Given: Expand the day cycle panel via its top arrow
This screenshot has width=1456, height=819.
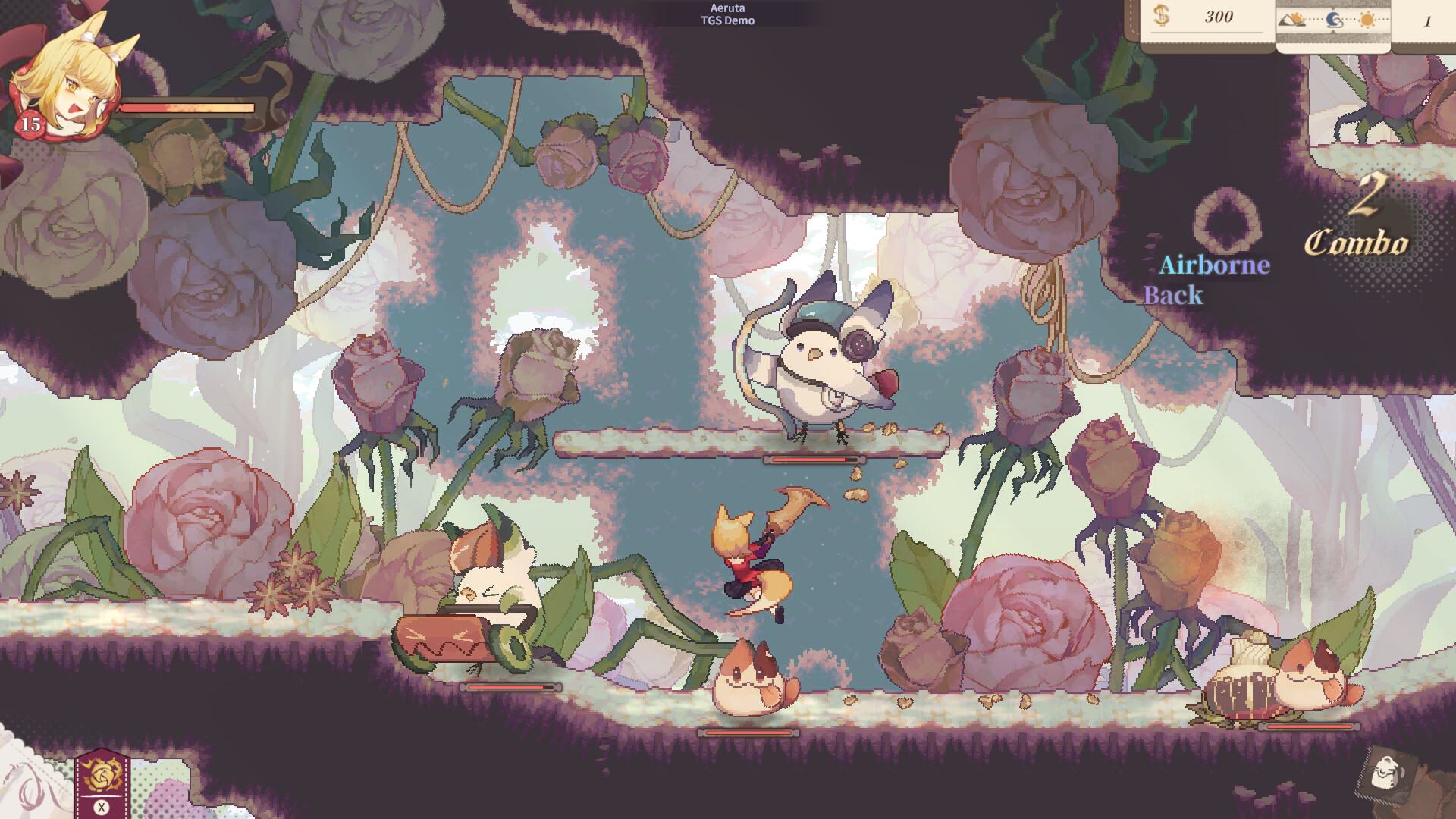Looking at the screenshot, I should [1334, 8].
